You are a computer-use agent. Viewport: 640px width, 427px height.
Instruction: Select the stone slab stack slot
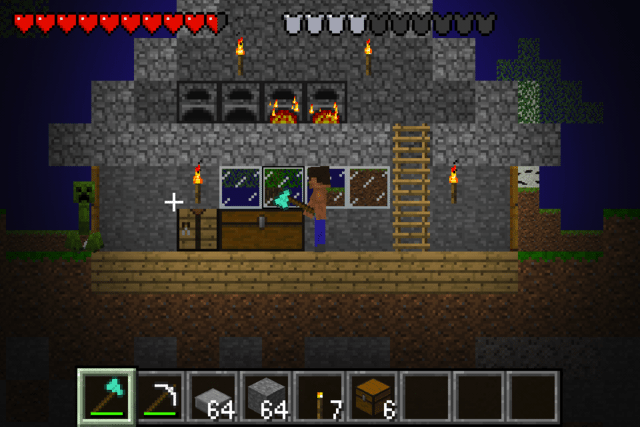tap(212, 397)
